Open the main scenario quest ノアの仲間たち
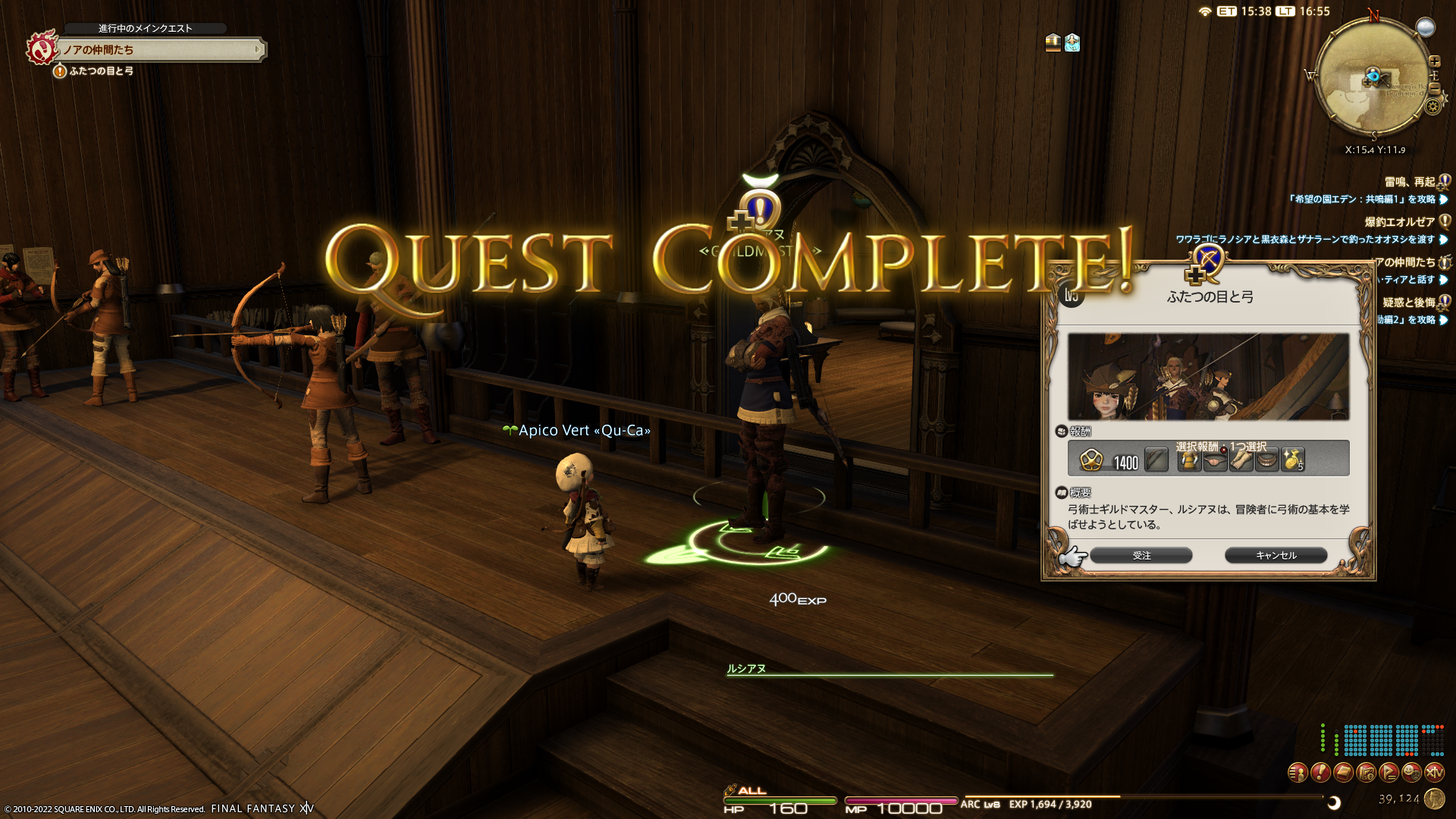1456x819 pixels. click(x=159, y=50)
